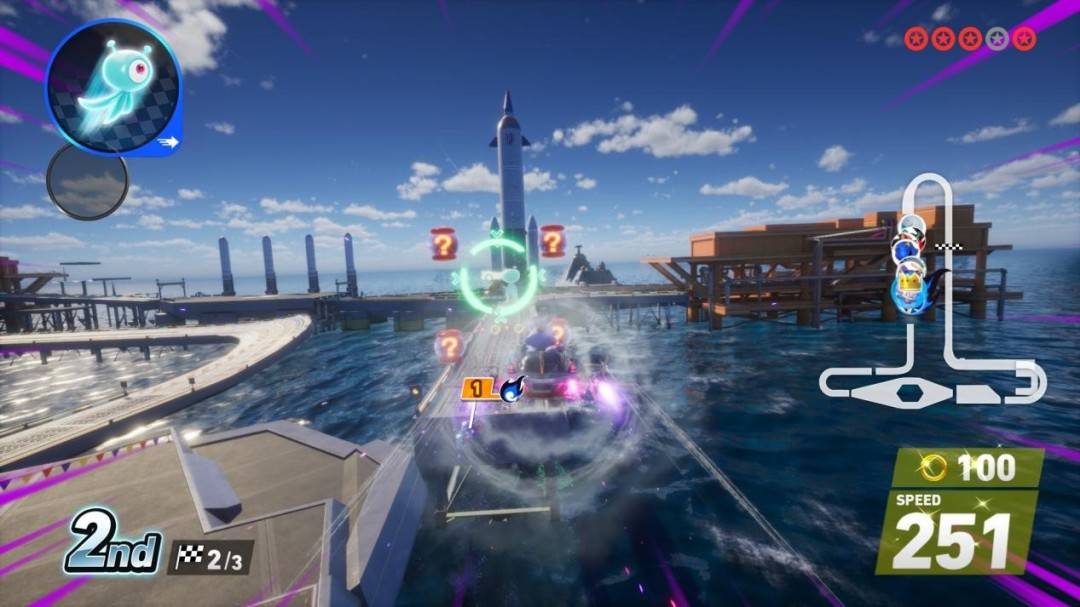This screenshot has height=607, width=1080.
Task: Click the empty secondary item slot
Action: point(87,182)
